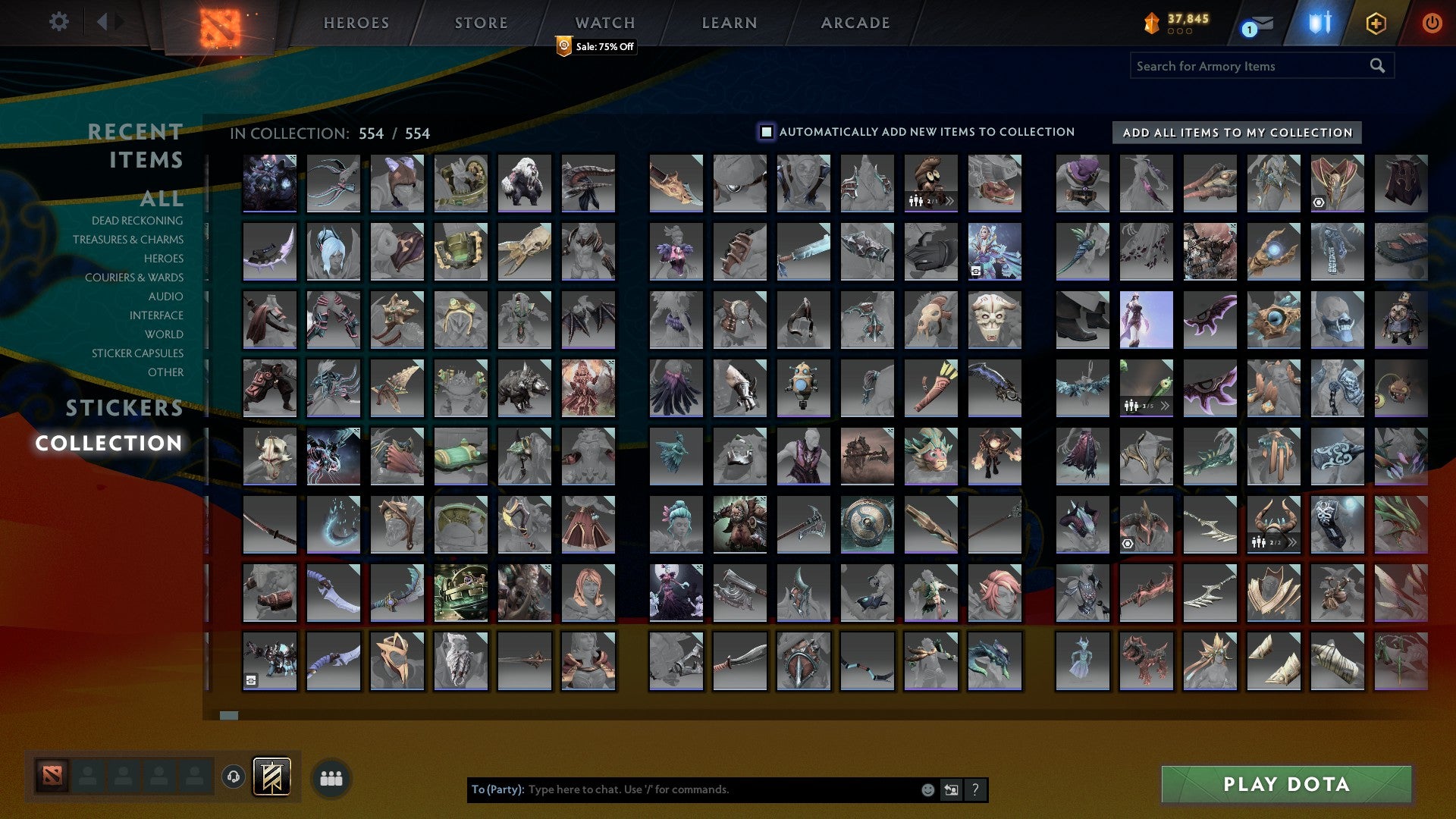Open the friends list icon near party slots
This screenshot has height=819, width=1456.
point(331,777)
